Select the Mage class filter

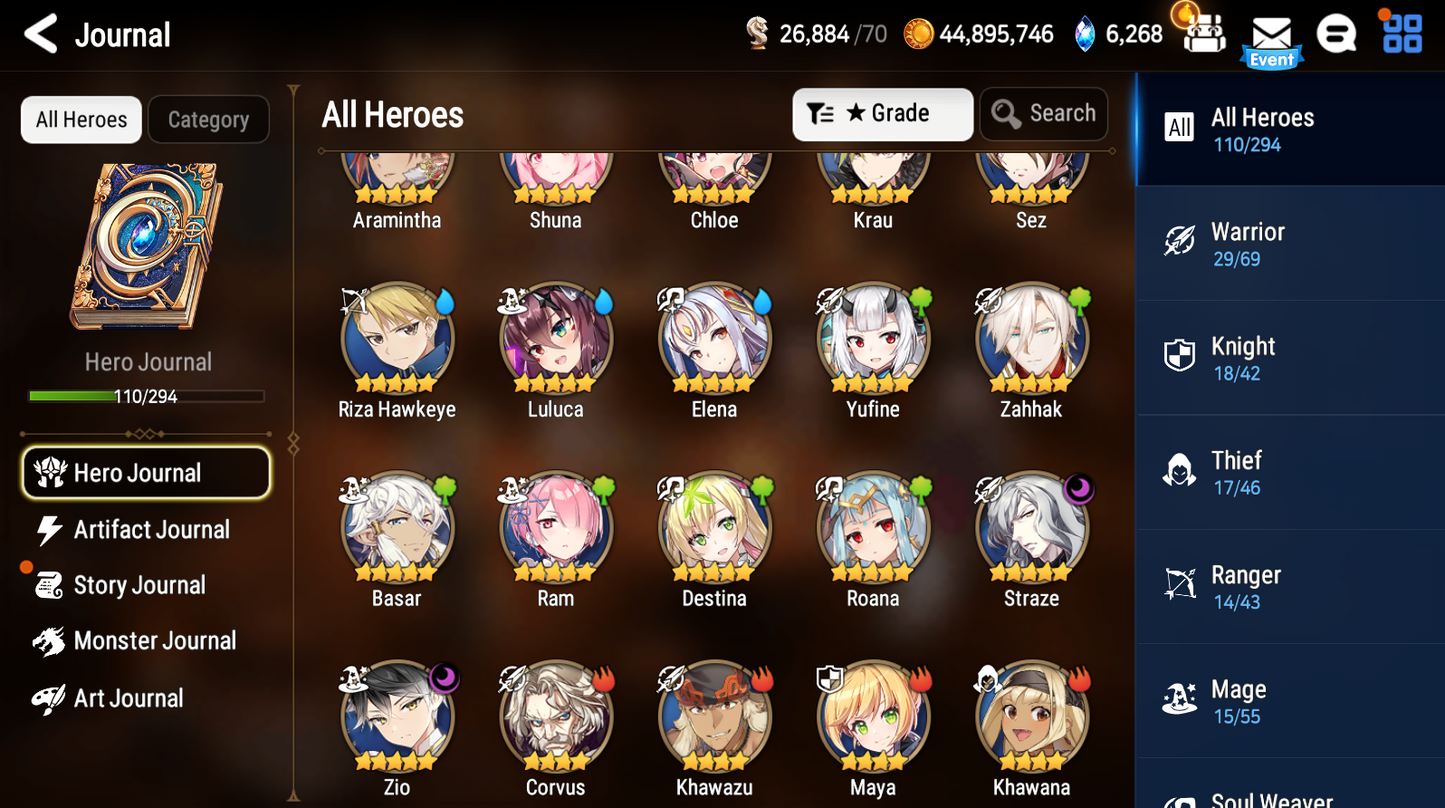(x=1290, y=700)
